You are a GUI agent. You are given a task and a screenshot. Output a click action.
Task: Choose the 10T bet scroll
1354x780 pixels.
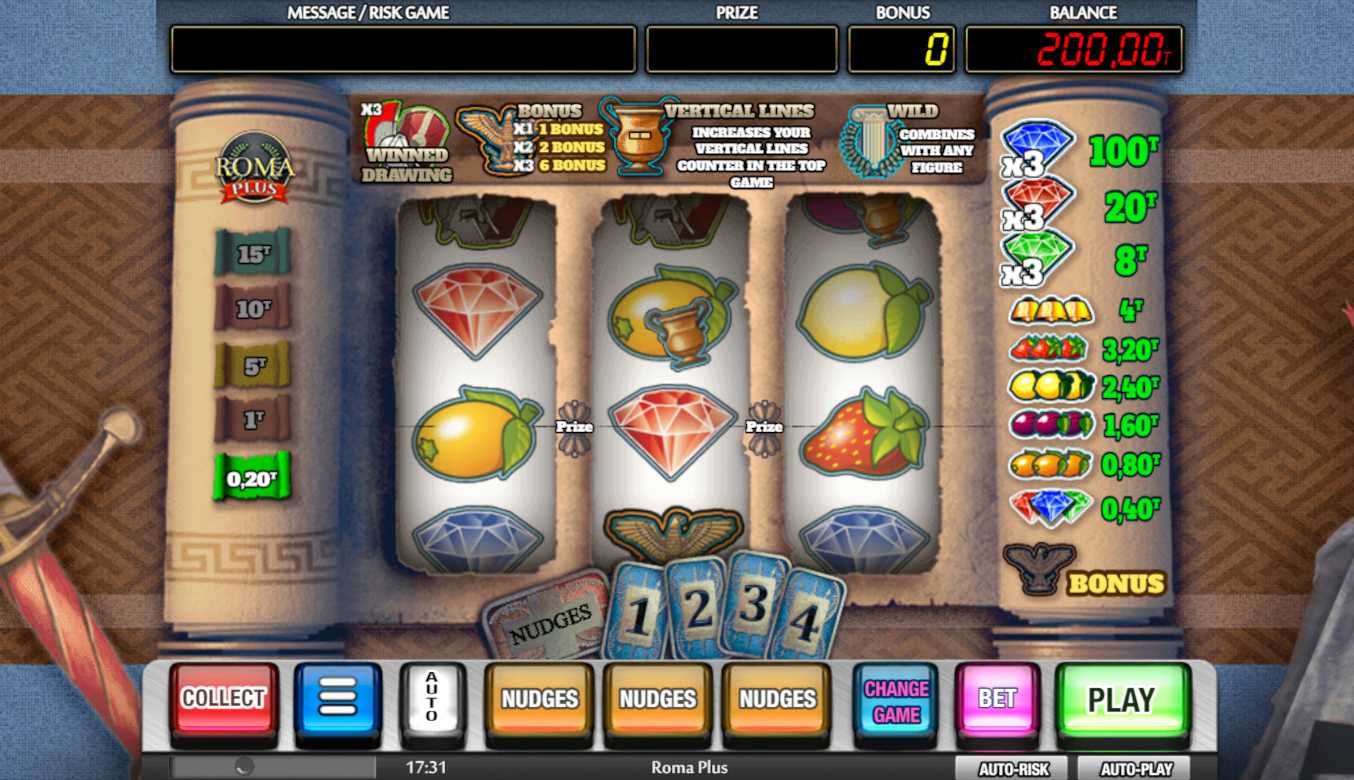(x=253, y=308)
